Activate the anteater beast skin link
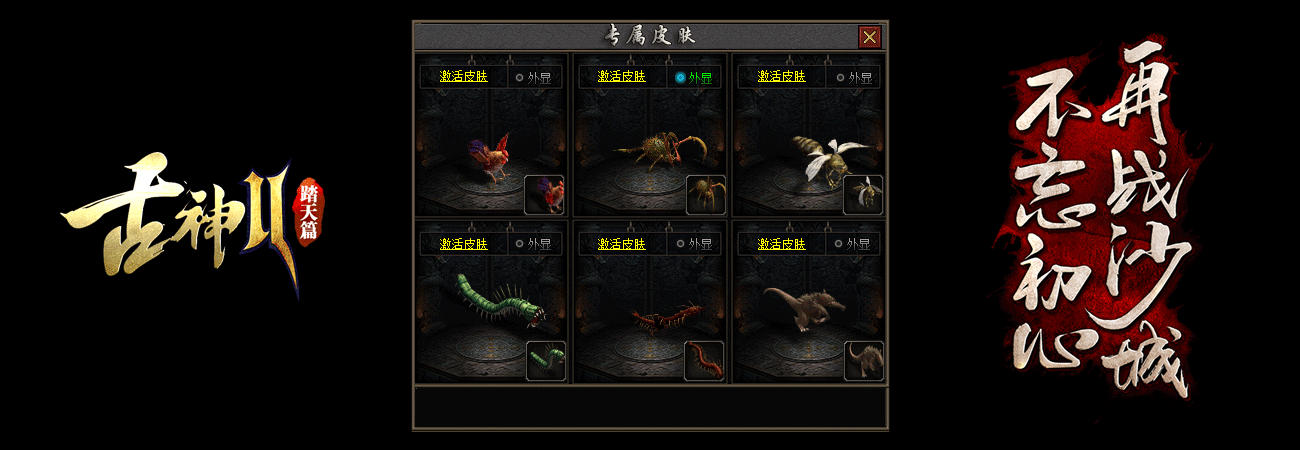The width and height of the screenshot is (1300, 450). pos(782,243)
